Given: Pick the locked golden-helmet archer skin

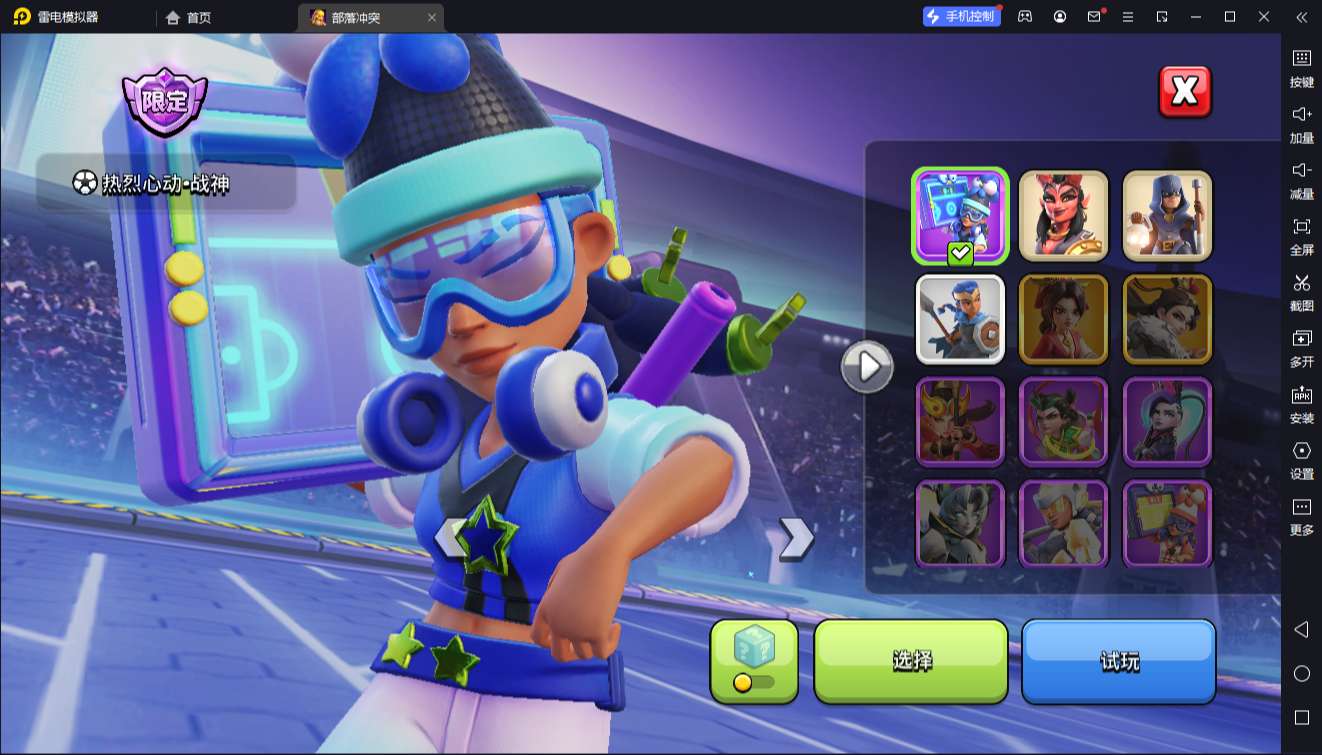Looking at the screenshot, I should coord(960,422).
